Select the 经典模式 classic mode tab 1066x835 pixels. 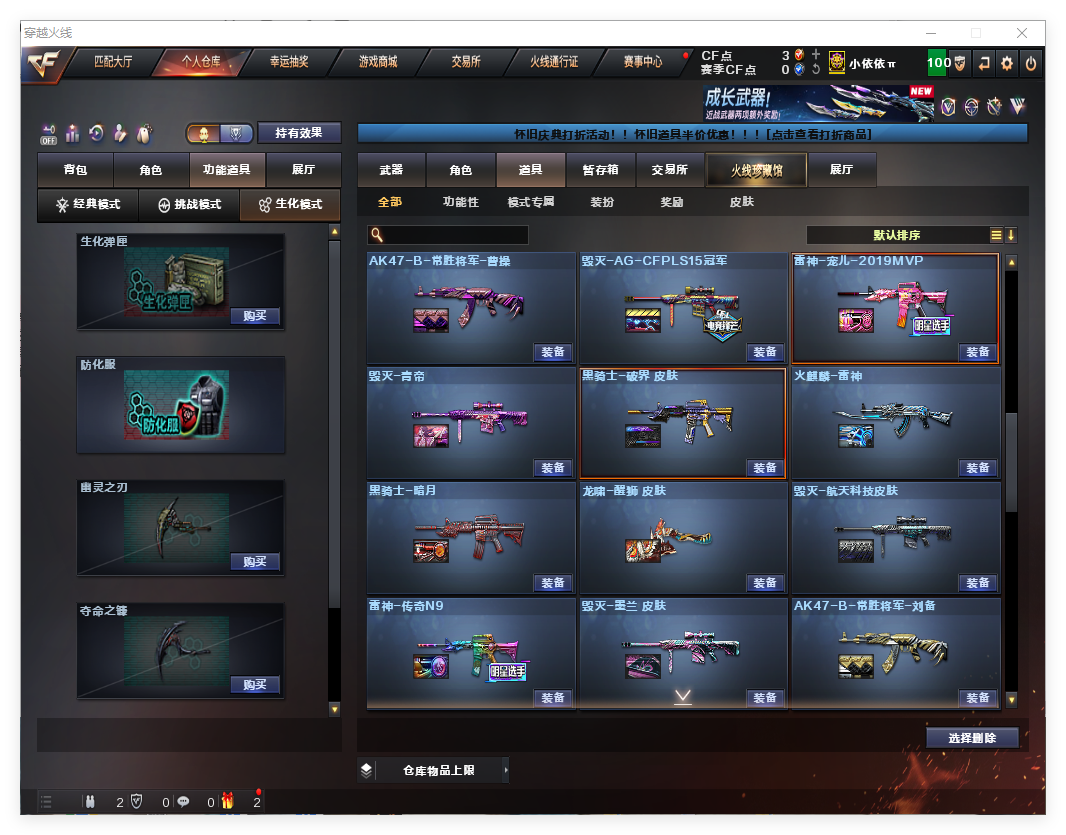(x=88, y=204)
